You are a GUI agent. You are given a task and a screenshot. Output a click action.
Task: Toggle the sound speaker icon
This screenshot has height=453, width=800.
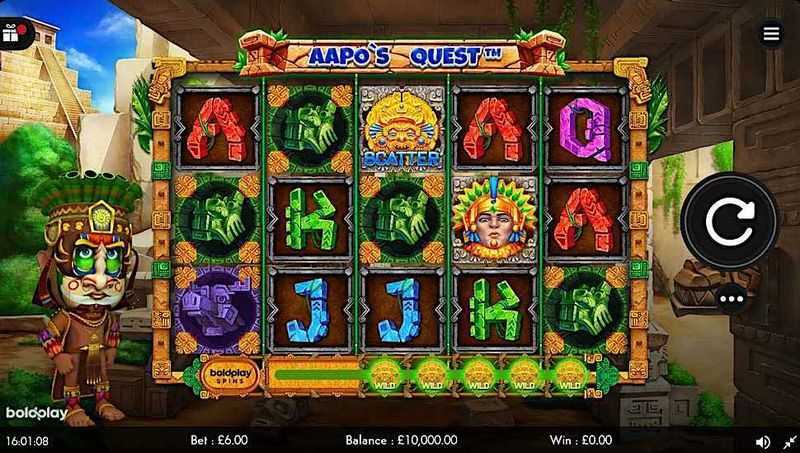(763, 440)
